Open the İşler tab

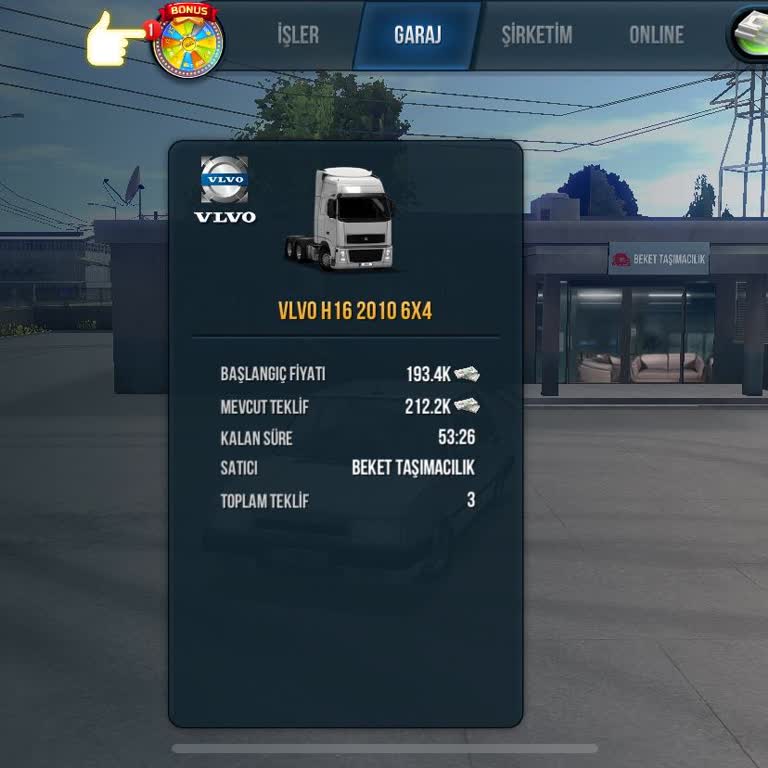click(x=298, y=35)
